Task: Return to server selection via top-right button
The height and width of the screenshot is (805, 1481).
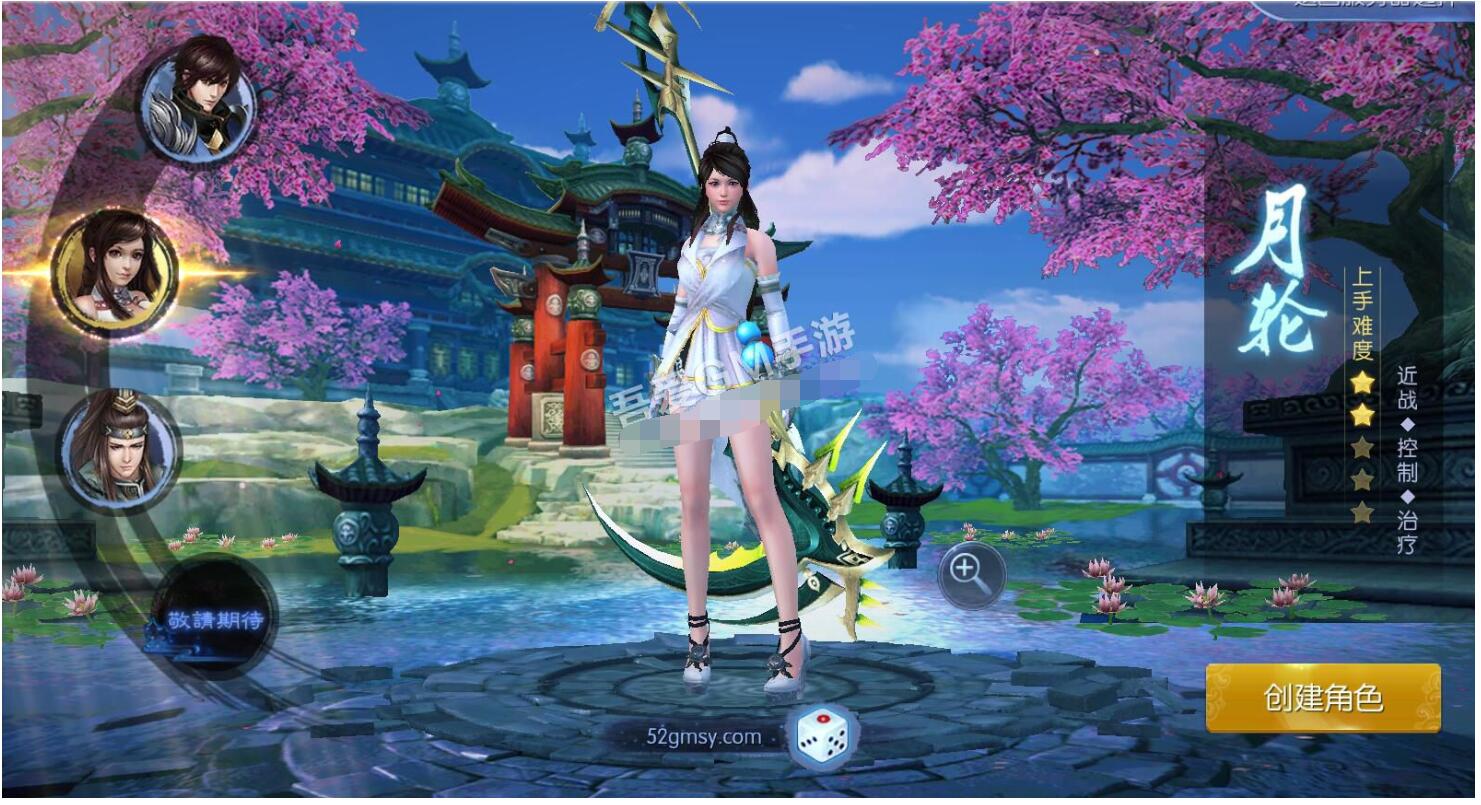Action: [x=1368, y=7]
